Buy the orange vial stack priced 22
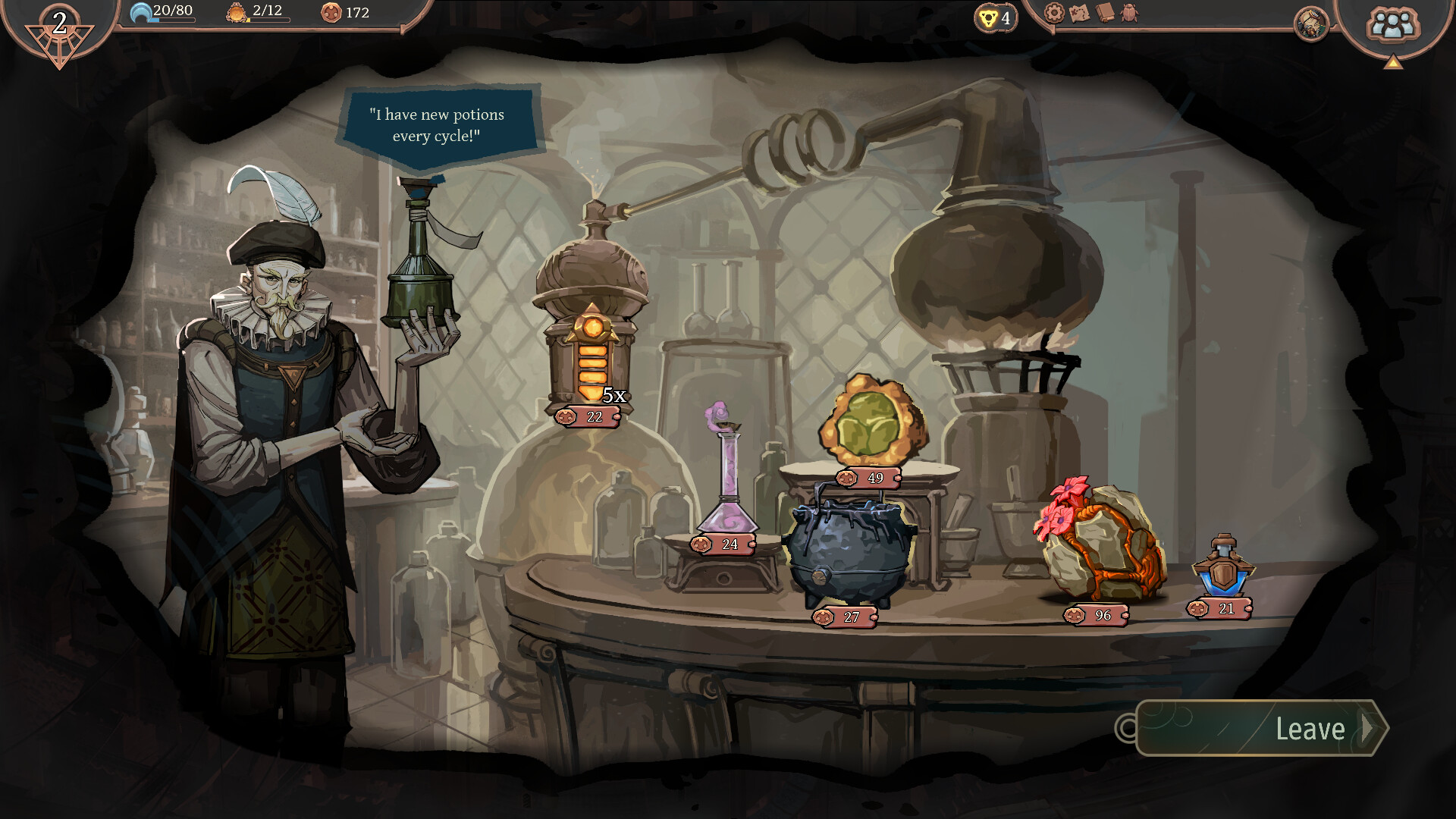The width and height of the screenshot is (1456, 819). [x=592, y=356]
